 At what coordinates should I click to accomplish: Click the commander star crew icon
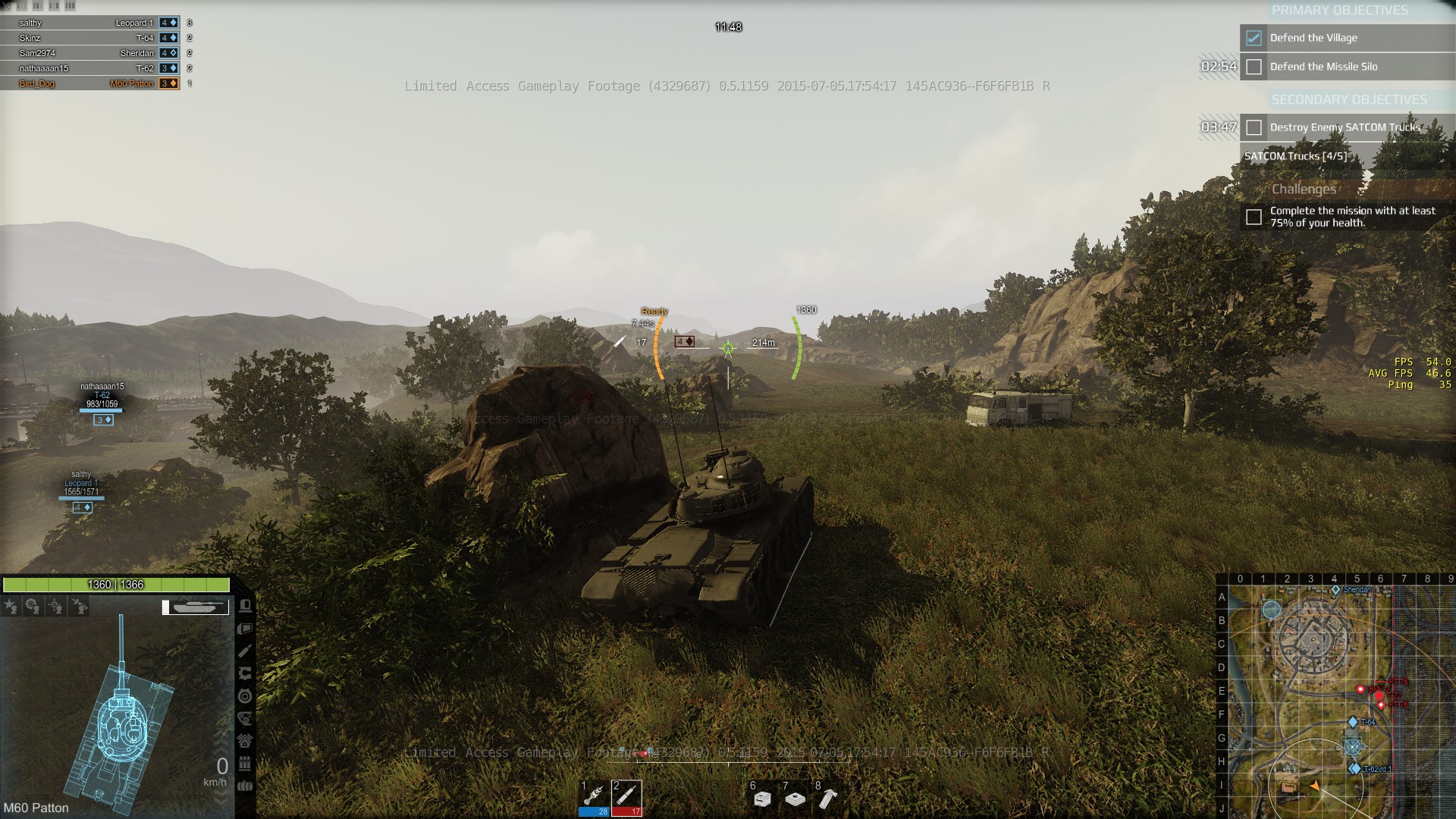pyautogui.click(x=11, y=606)
